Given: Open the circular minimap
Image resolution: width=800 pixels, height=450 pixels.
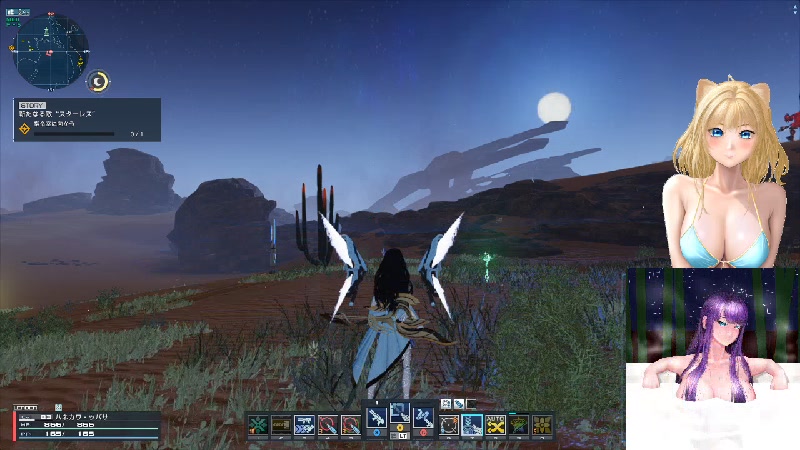Looking at the screenshot, I should pos(50,51).
